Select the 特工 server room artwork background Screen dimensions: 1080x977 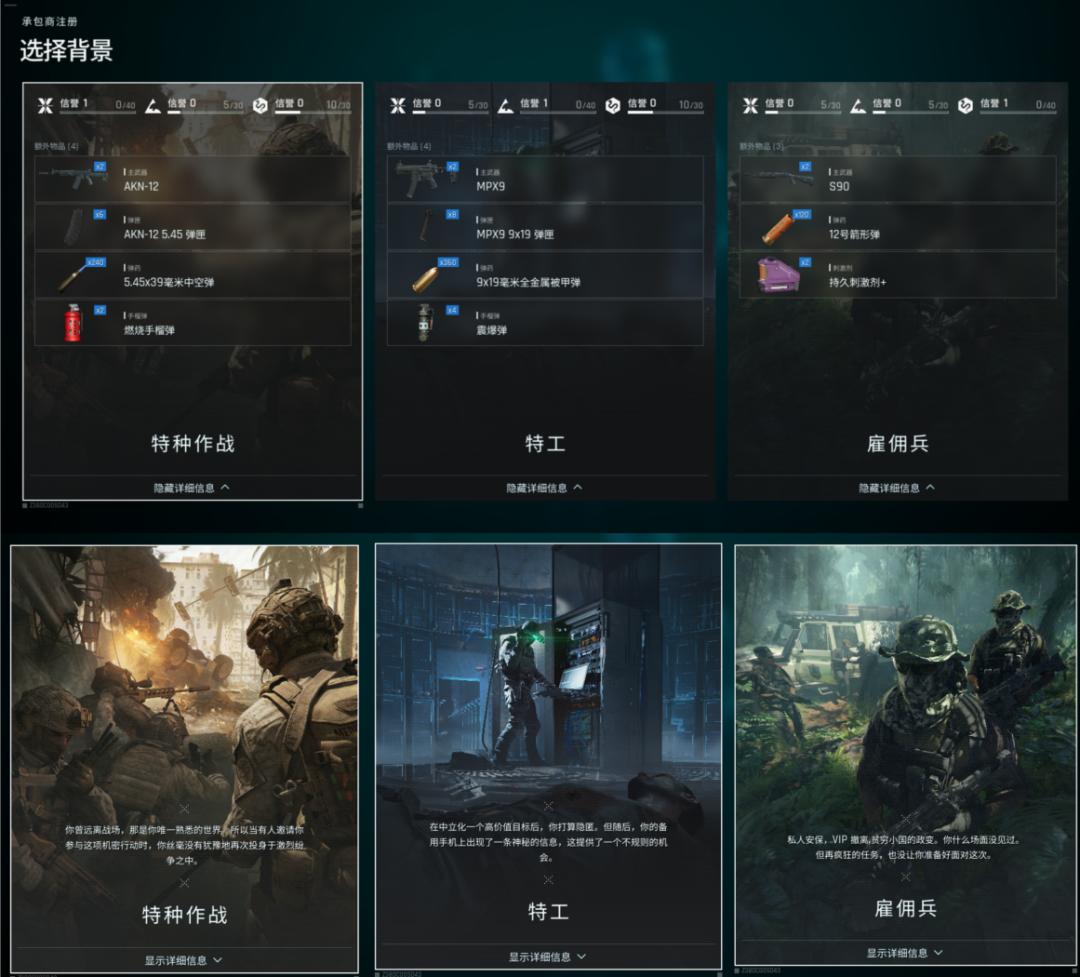point(548,680)
